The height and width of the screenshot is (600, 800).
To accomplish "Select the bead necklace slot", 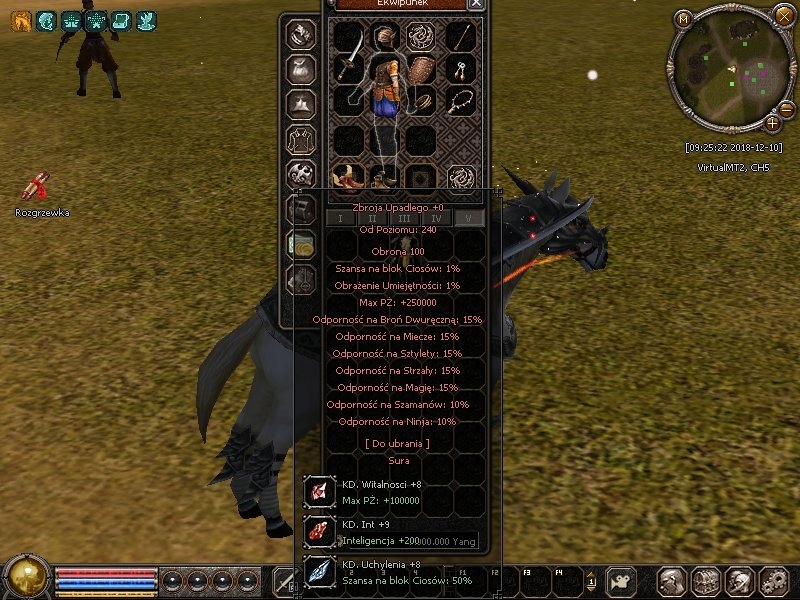I will coord(460,101).
